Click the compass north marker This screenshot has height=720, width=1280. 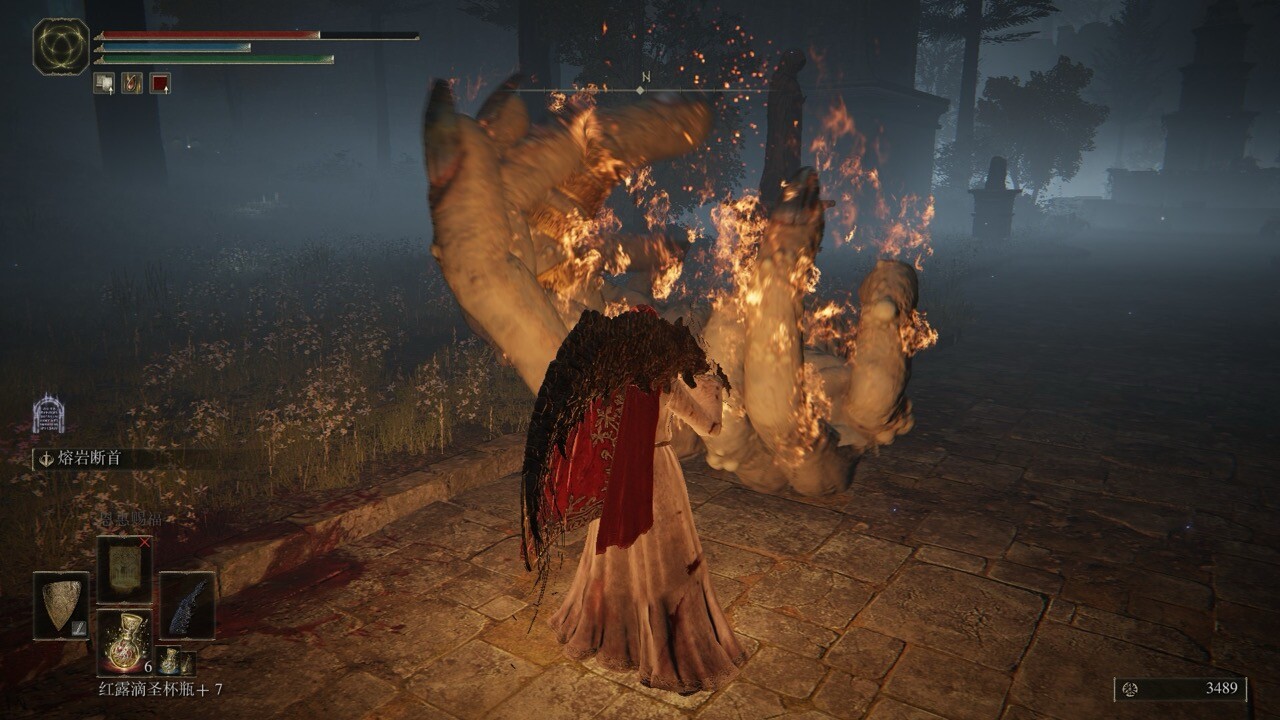[x=645, y=77]
